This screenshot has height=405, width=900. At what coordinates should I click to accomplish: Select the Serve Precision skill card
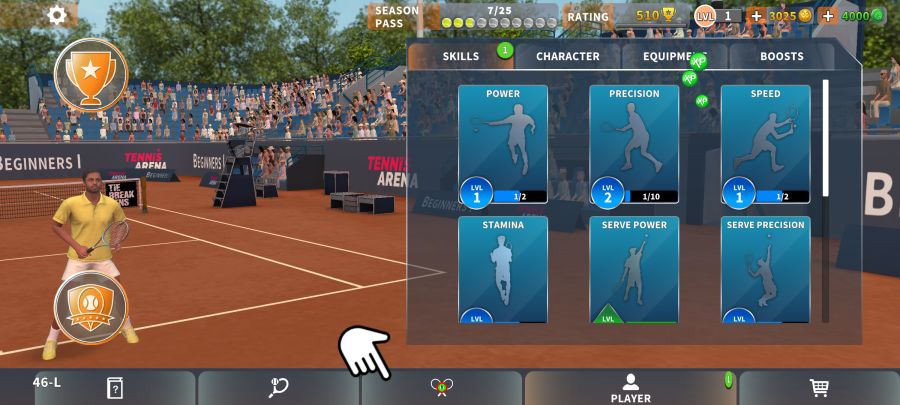coord(765,269)
